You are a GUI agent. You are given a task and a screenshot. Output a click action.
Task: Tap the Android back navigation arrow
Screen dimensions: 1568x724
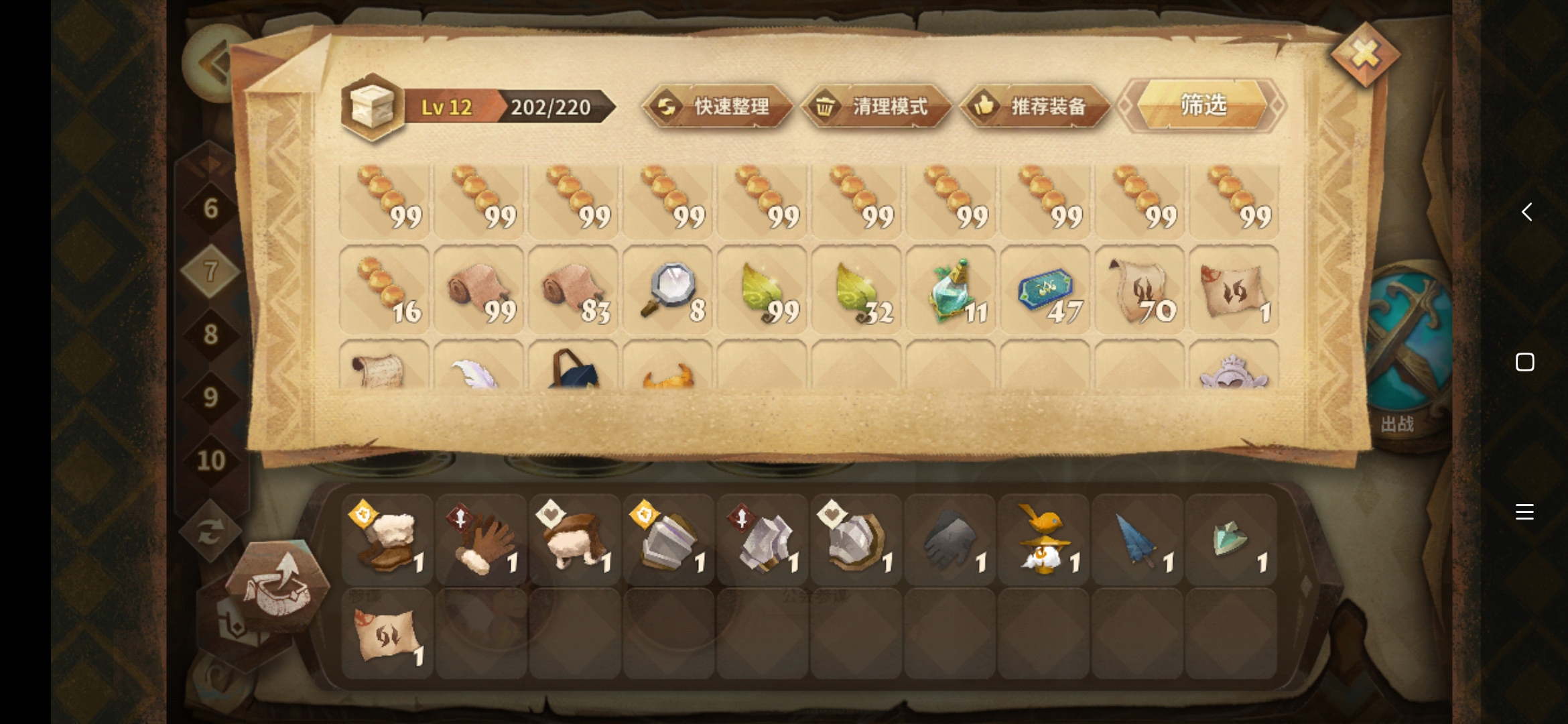click(x=1526, y=212)
